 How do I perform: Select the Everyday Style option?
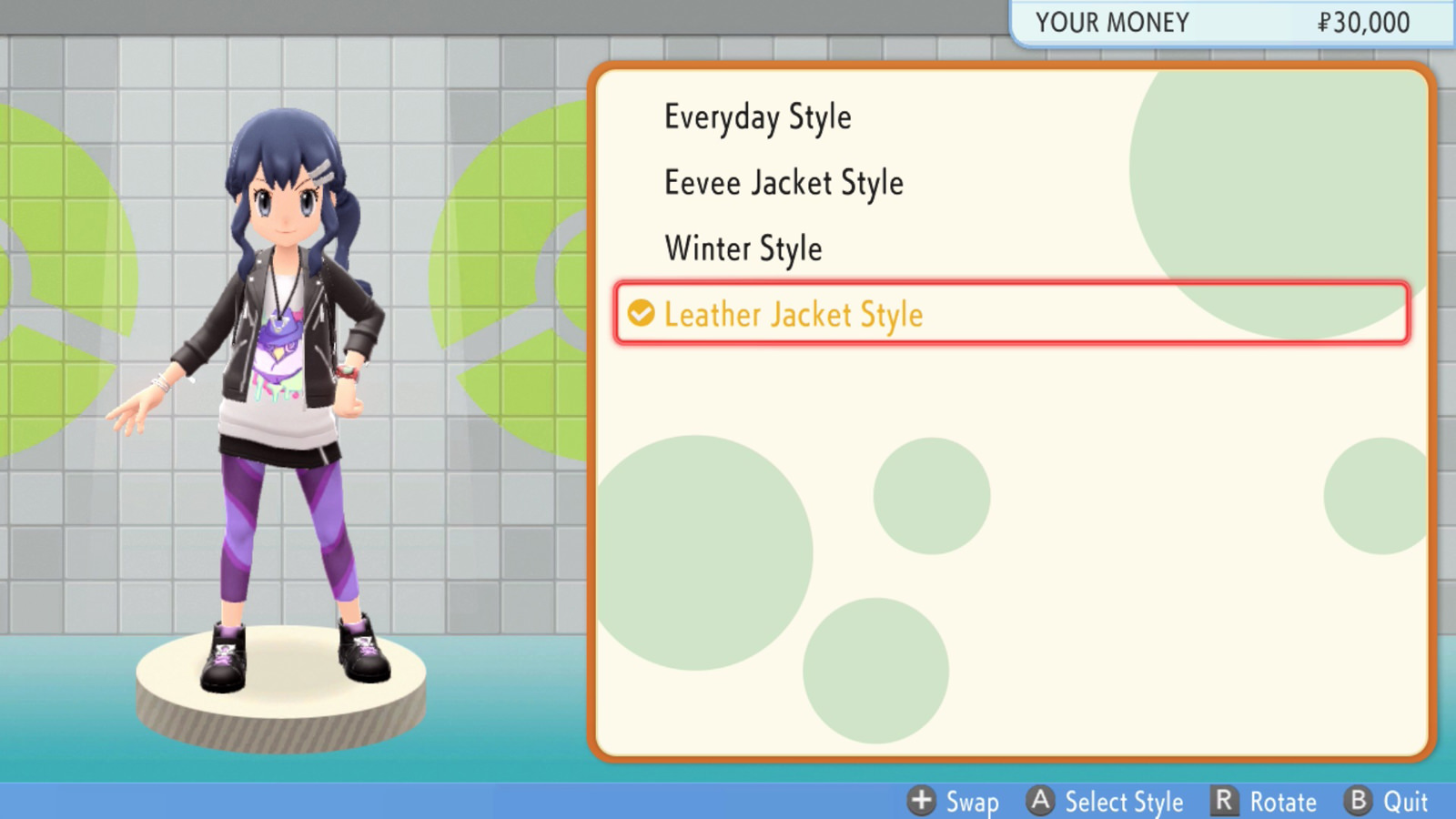pos(759,116)
